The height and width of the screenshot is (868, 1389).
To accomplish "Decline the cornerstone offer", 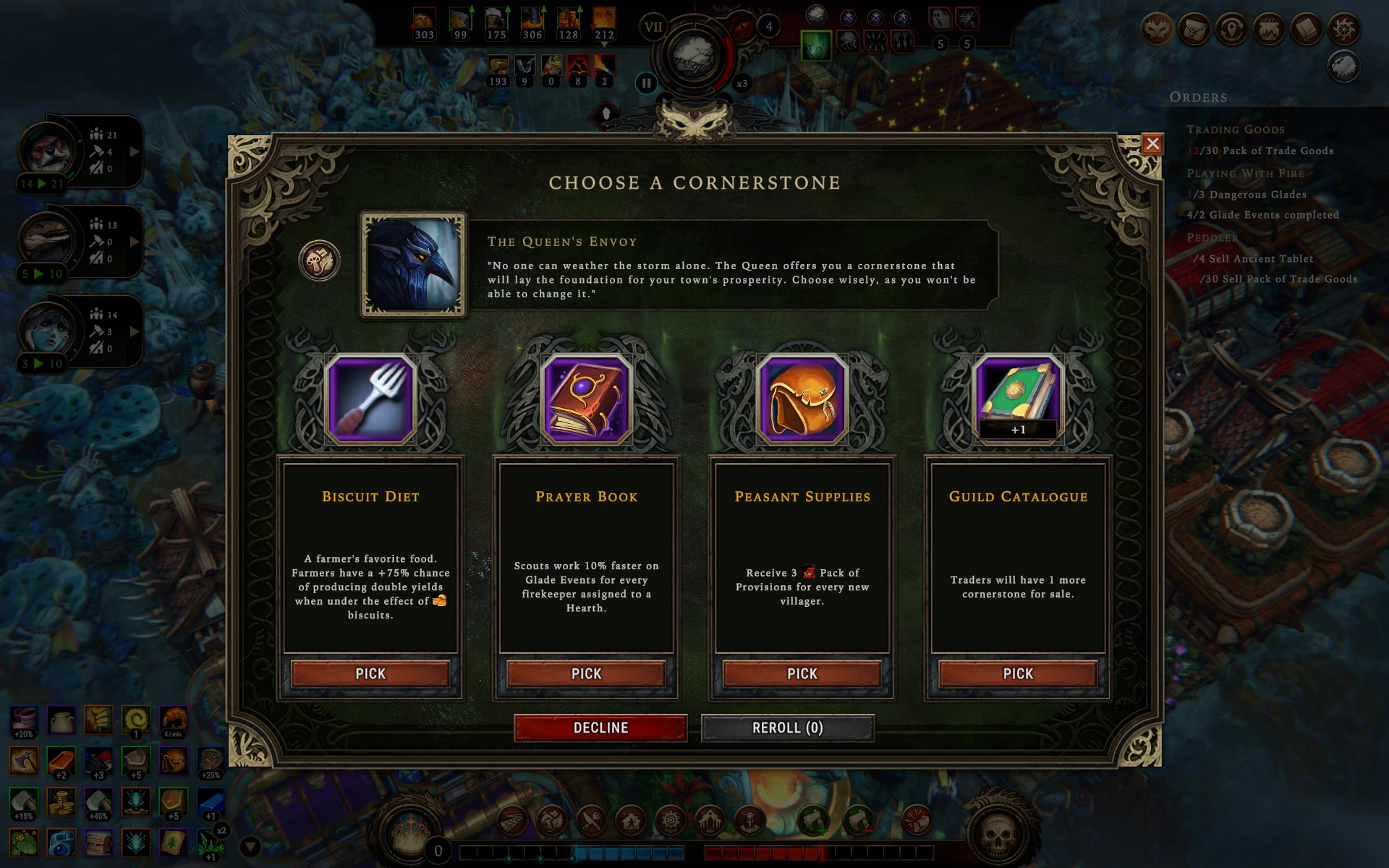I will pyautogui.click(x=600, y=728).
